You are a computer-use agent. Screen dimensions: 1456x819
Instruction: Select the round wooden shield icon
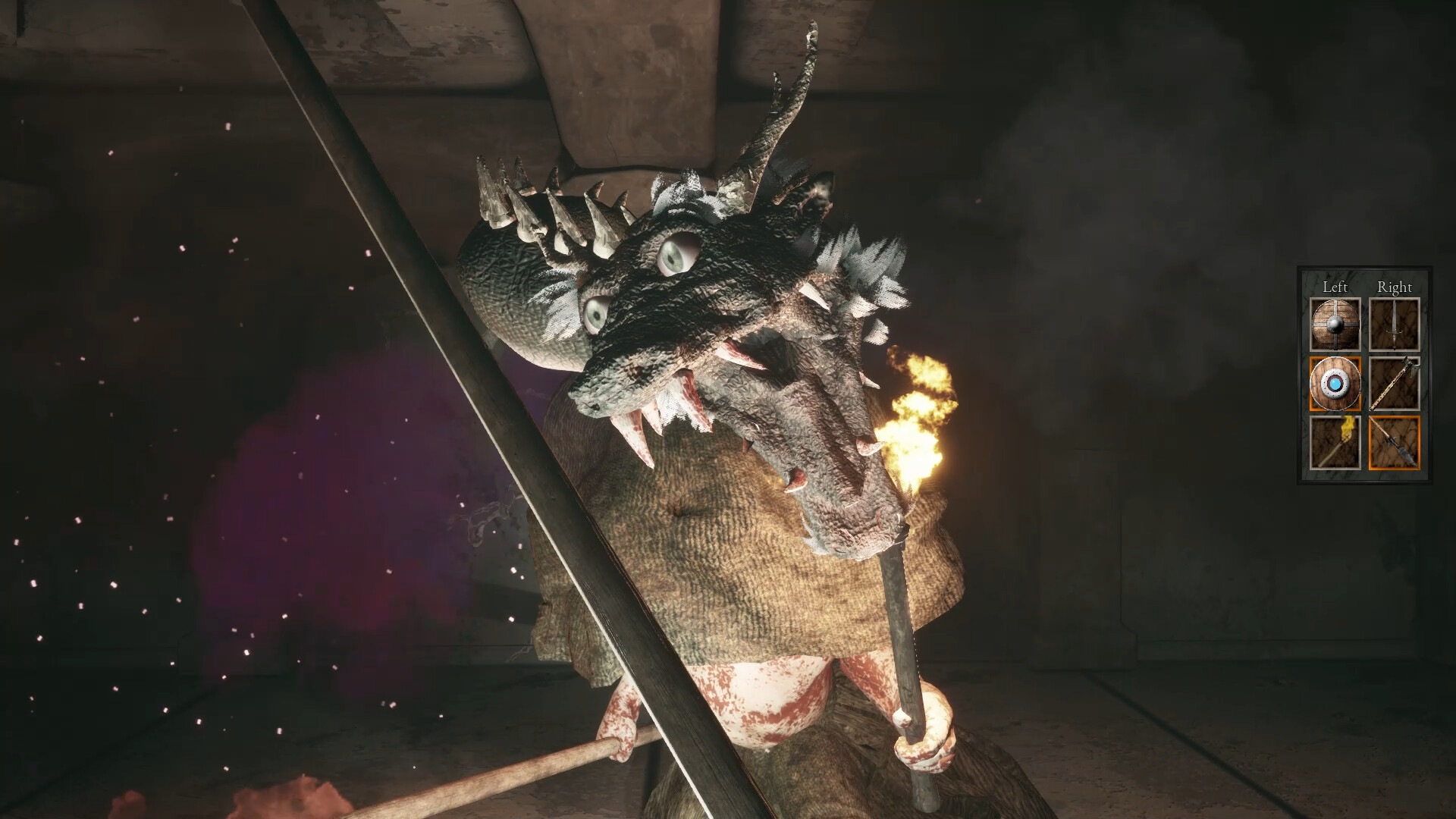[1335, 323]
